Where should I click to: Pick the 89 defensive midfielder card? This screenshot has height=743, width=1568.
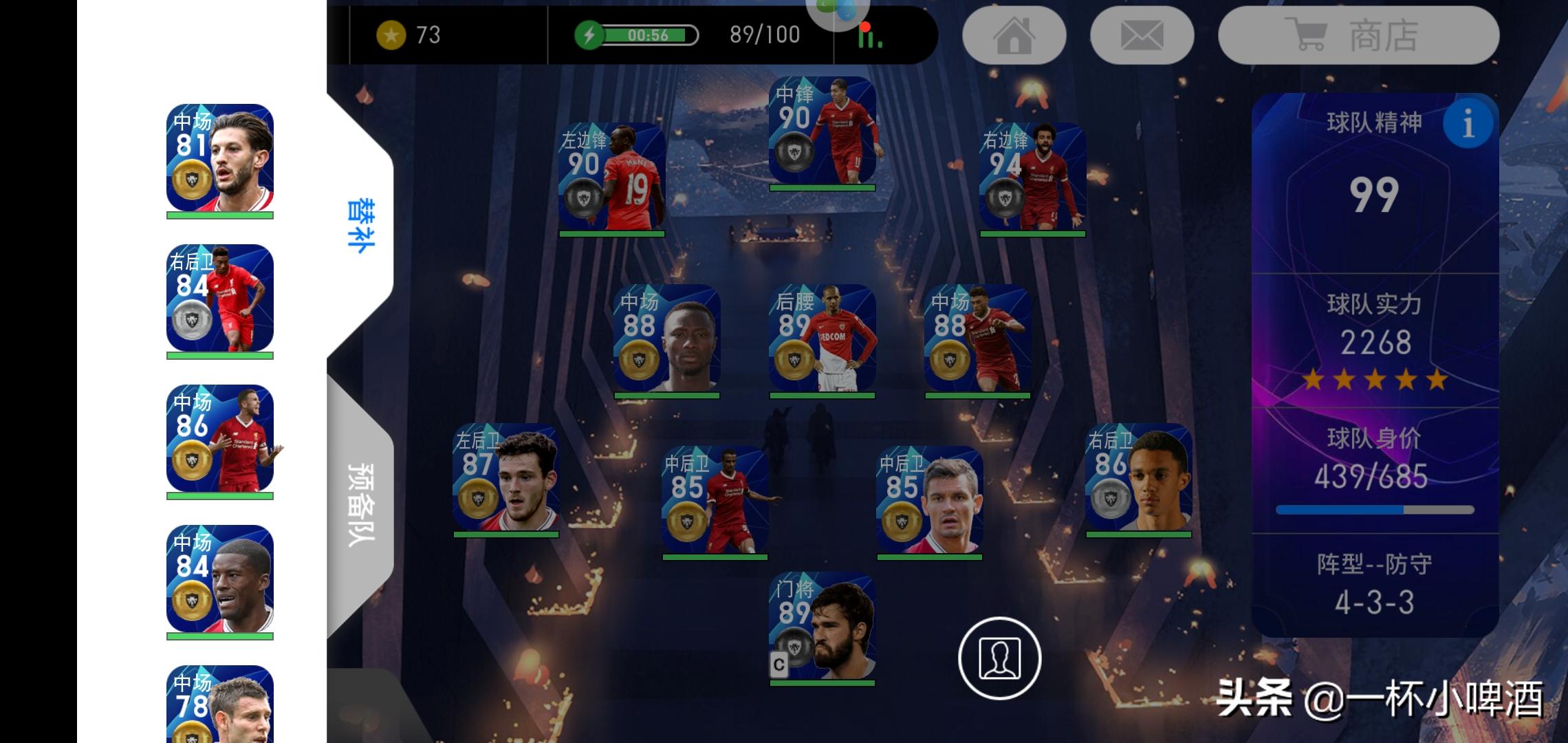[x=822, y=338]
